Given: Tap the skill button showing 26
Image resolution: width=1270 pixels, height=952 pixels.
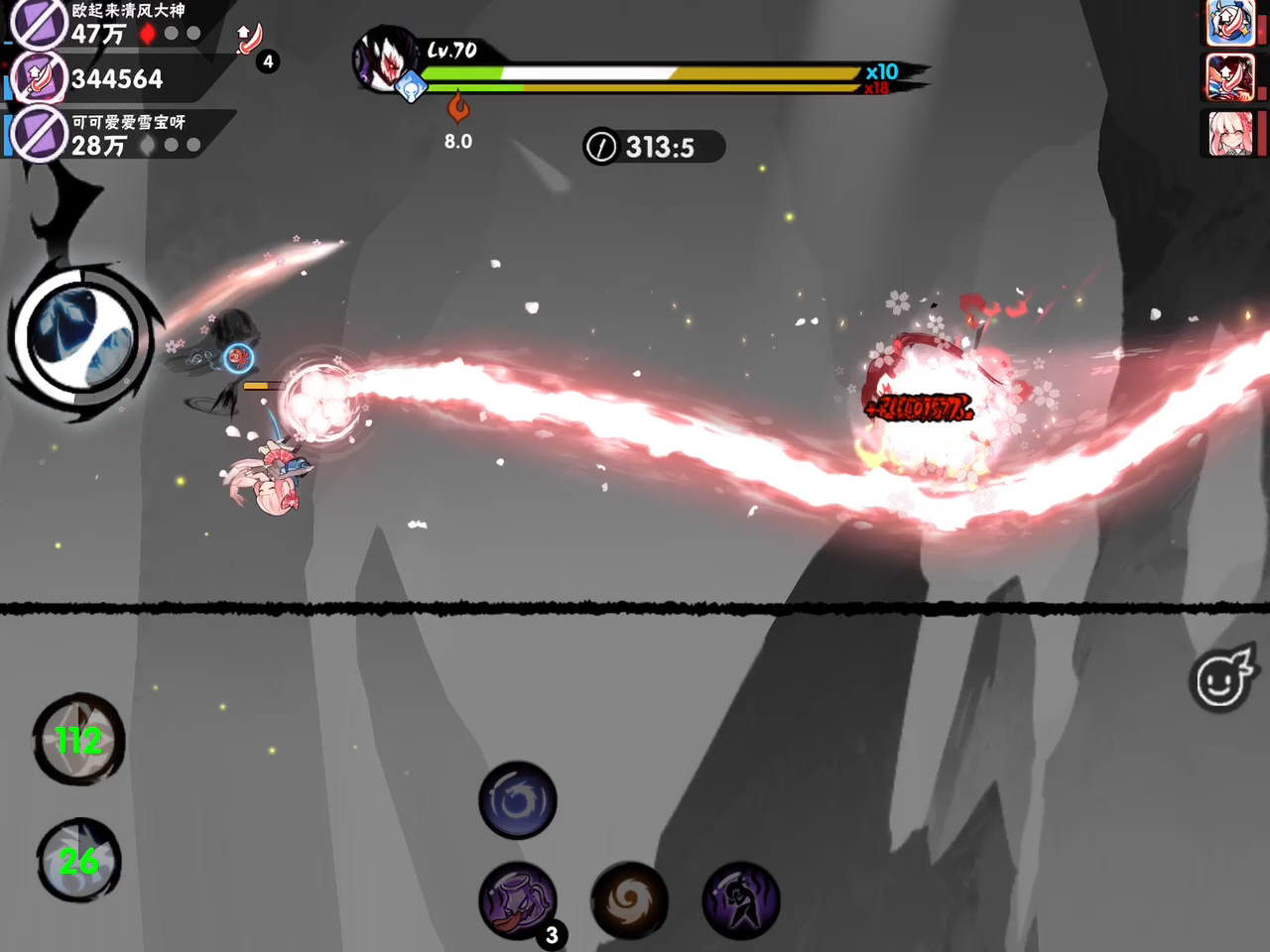Looking at the screenshot, I should (78, 860).
